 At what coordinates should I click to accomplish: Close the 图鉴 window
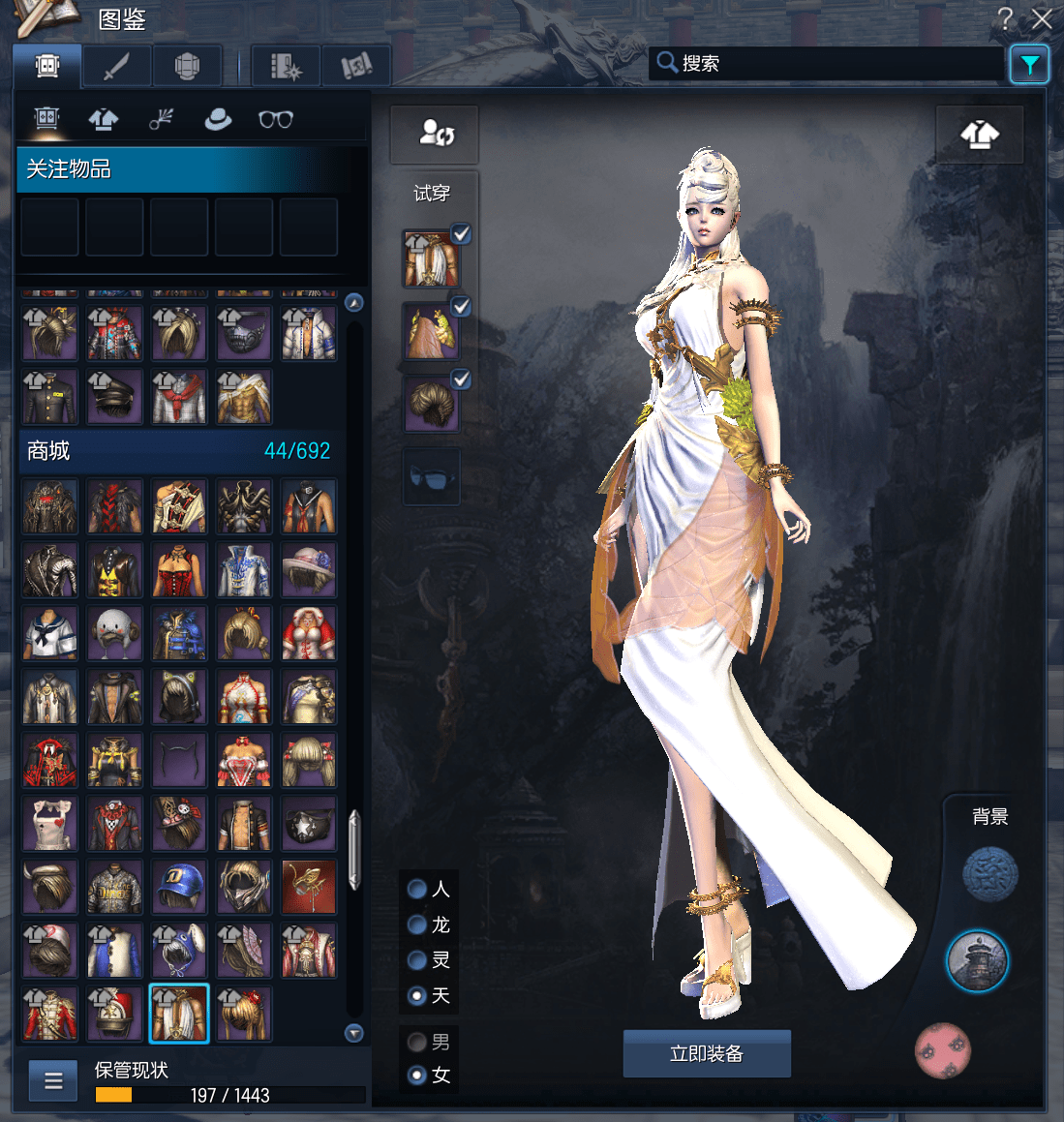tap(1042, 19)
